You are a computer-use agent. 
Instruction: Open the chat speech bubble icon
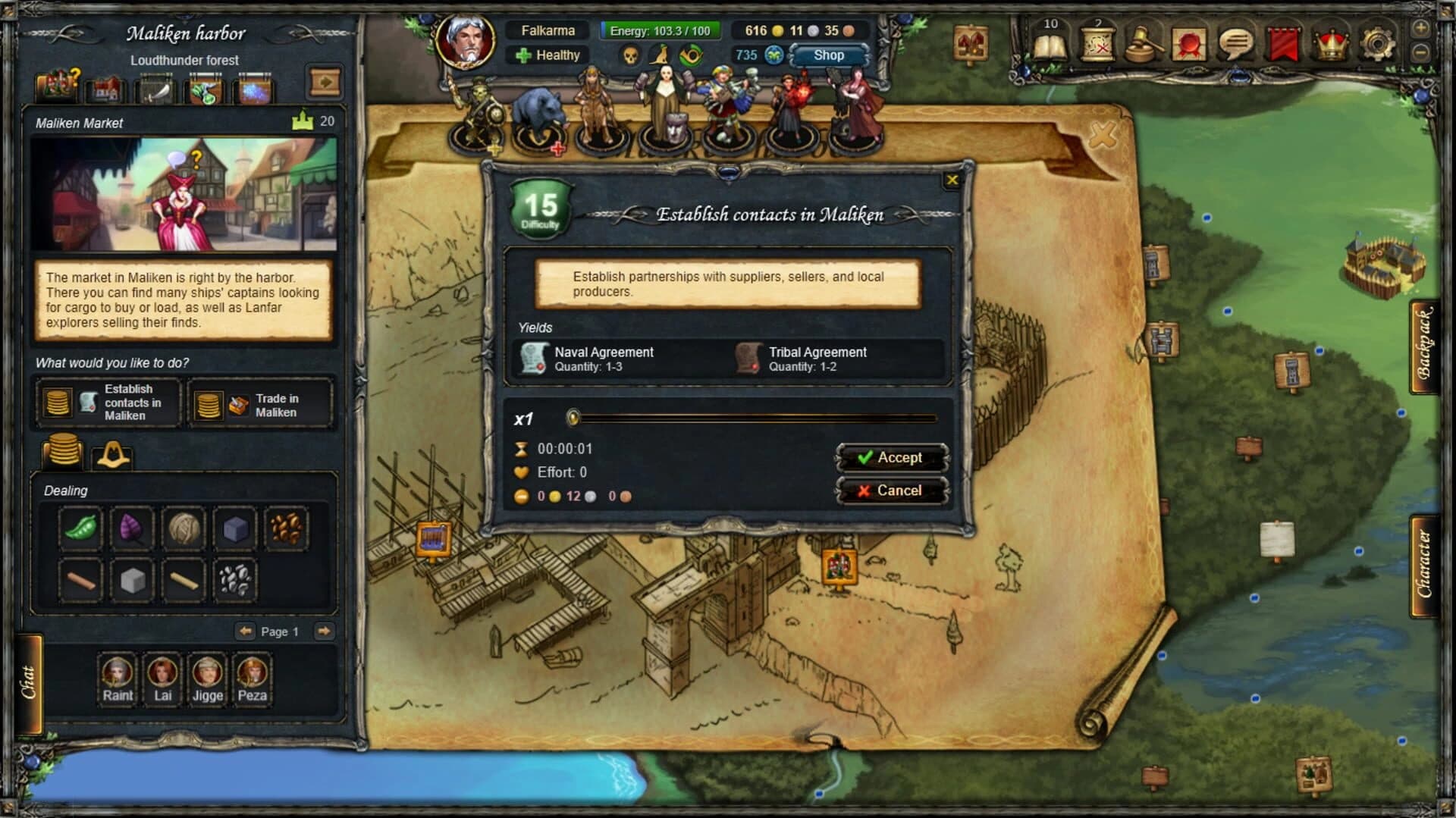pyautogui.click(x=1236, y=44)
